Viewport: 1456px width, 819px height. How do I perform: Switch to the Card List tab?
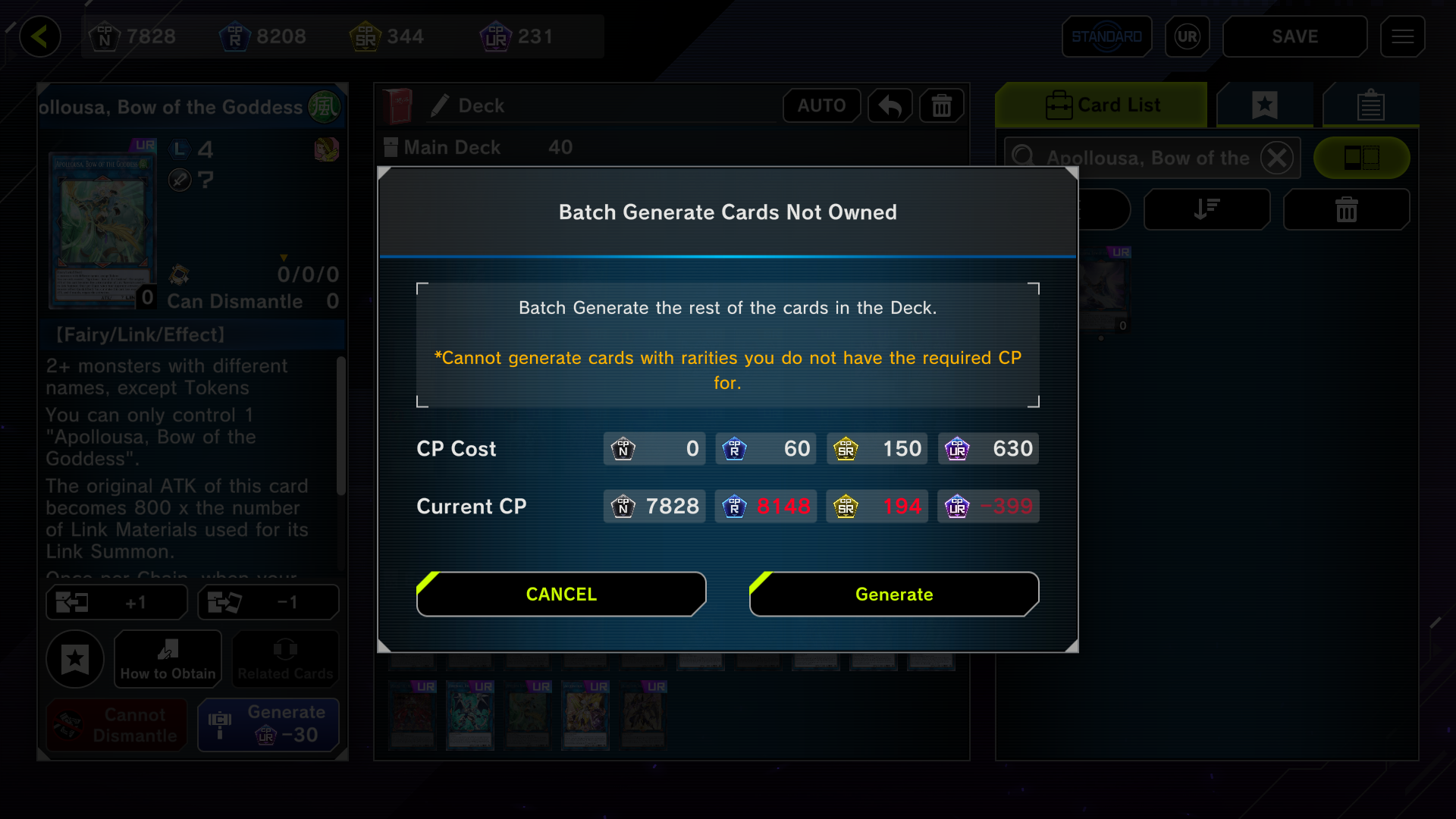1102,105
